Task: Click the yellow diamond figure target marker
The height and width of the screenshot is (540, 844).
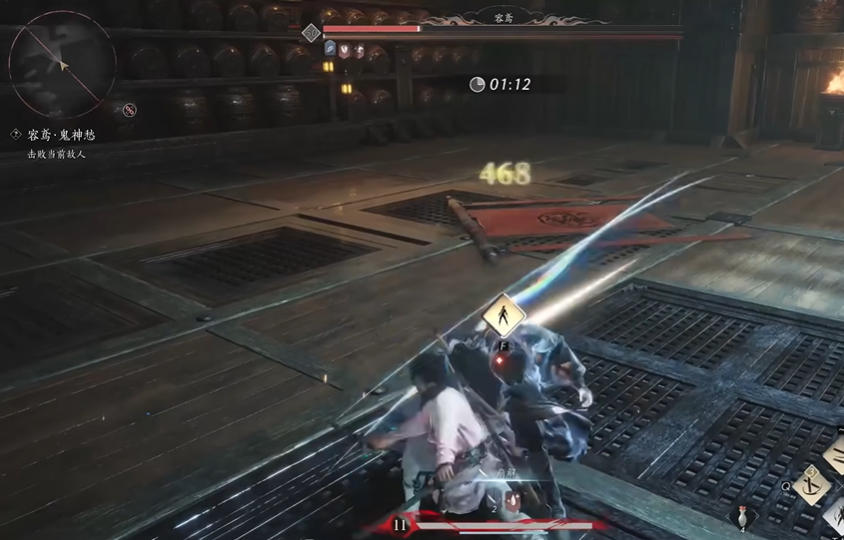Action: tap(503, 318)
